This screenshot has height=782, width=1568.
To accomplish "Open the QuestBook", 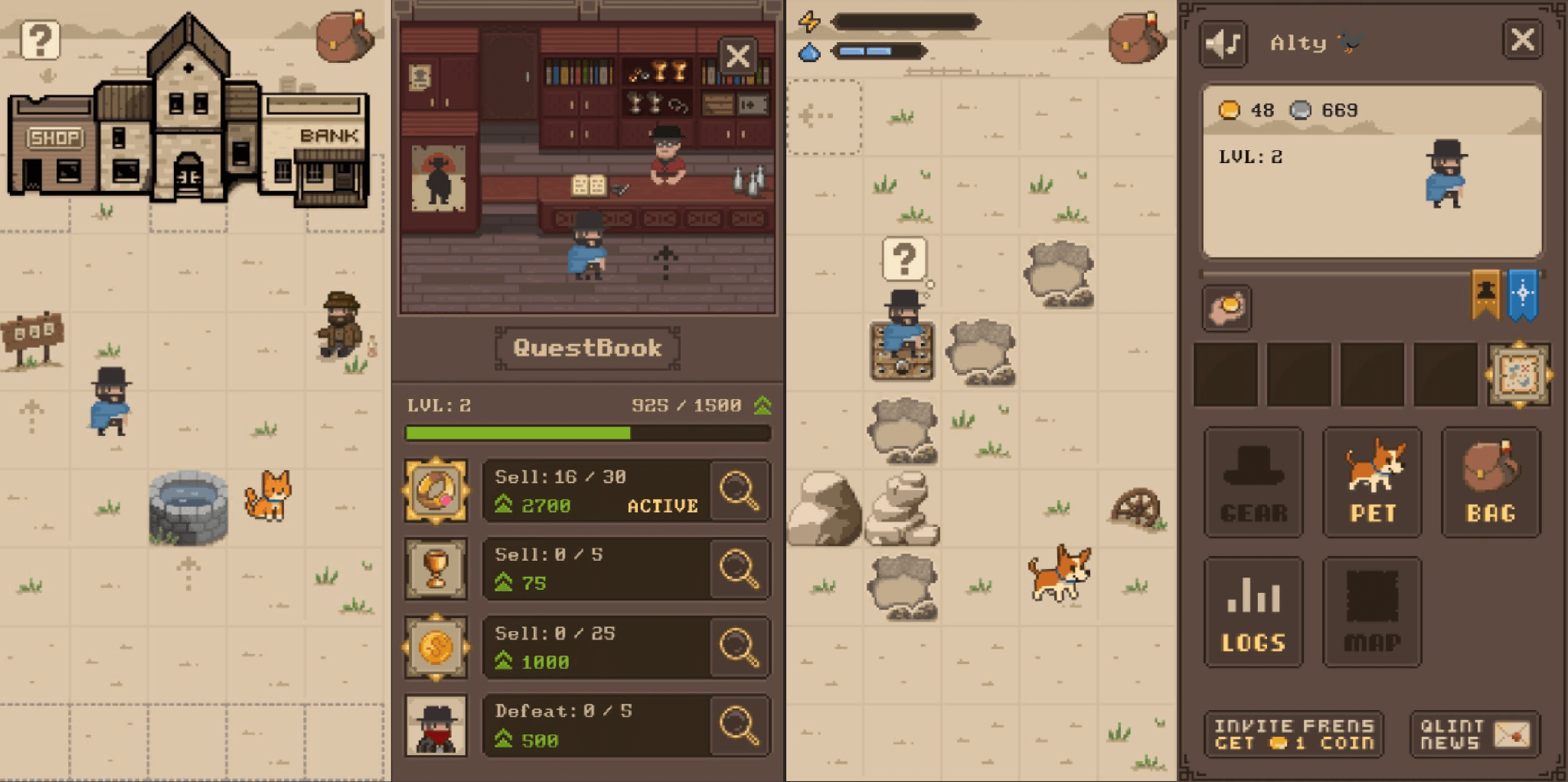I will pos(587,348).
